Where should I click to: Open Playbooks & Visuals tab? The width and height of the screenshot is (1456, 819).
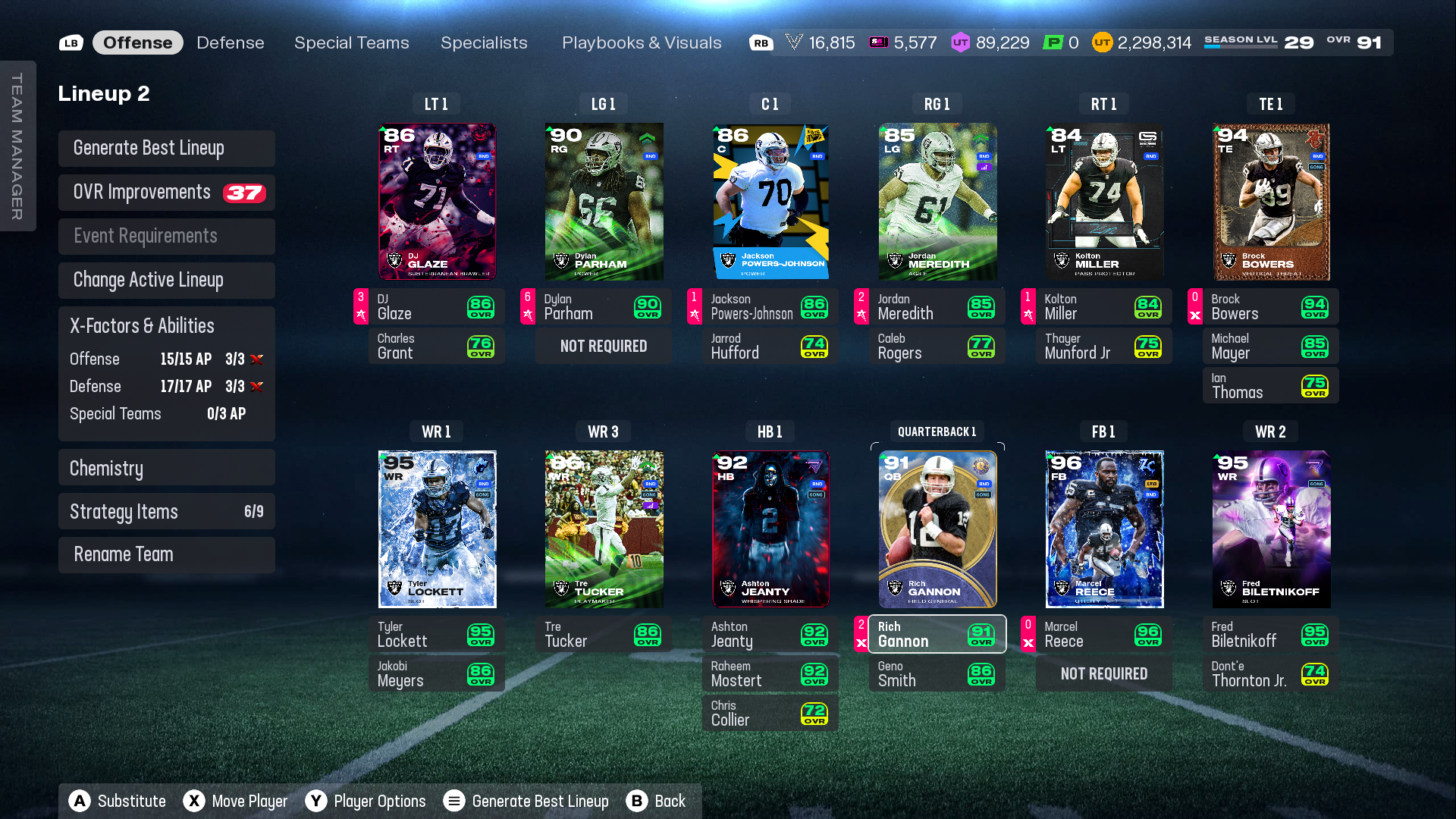click(x=642, y=42)
